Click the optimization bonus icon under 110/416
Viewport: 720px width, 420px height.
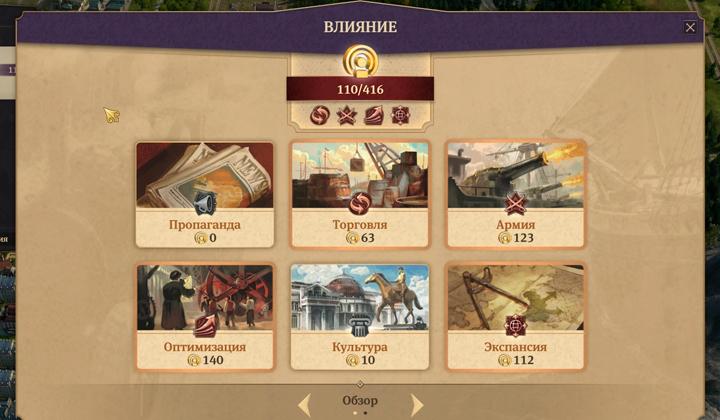[x=374, y=116]
